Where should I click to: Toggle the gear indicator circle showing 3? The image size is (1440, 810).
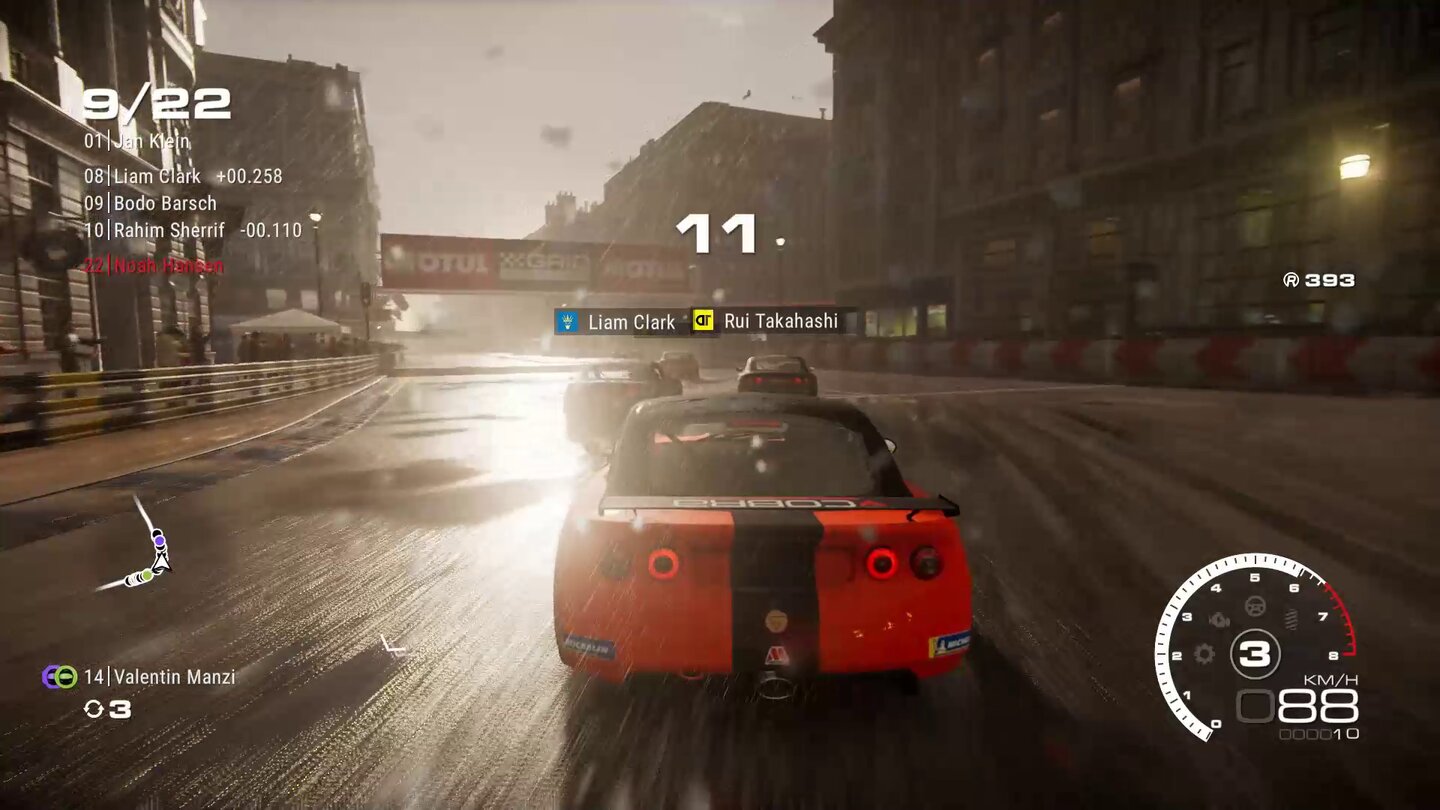click(x=1256, y=653)
